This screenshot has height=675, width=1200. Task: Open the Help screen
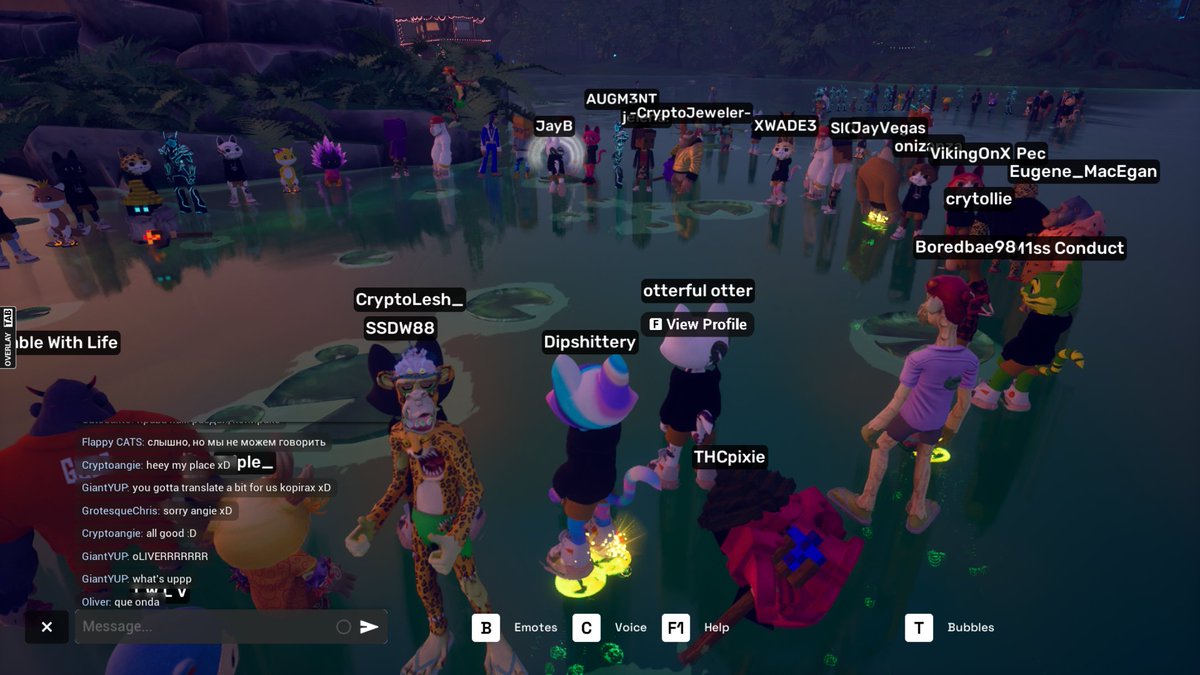point(676,627)
